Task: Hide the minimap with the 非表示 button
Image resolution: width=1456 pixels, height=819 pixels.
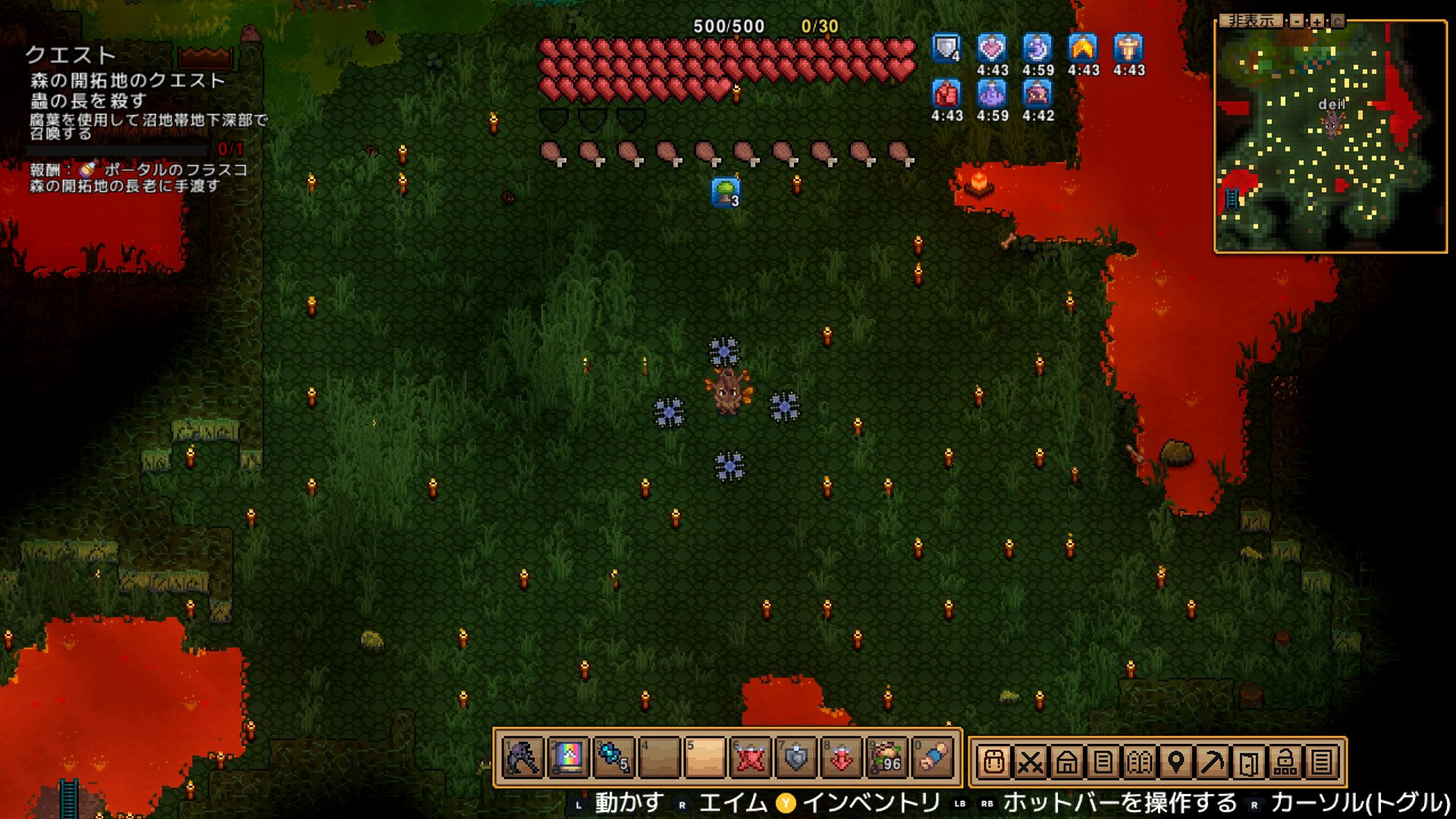Action: [1250, 21]
